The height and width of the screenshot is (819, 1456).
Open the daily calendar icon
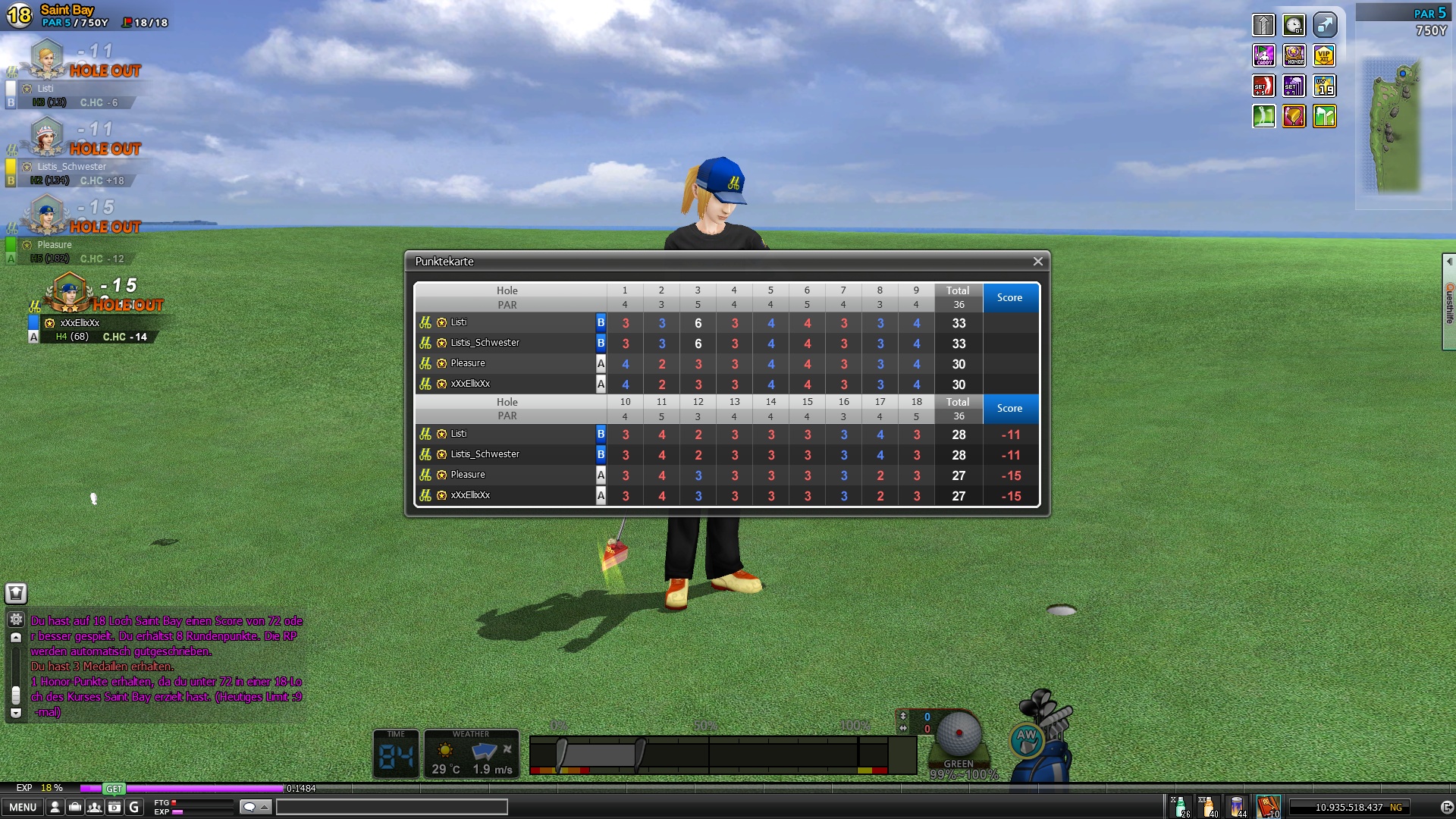tap(115, 807)
